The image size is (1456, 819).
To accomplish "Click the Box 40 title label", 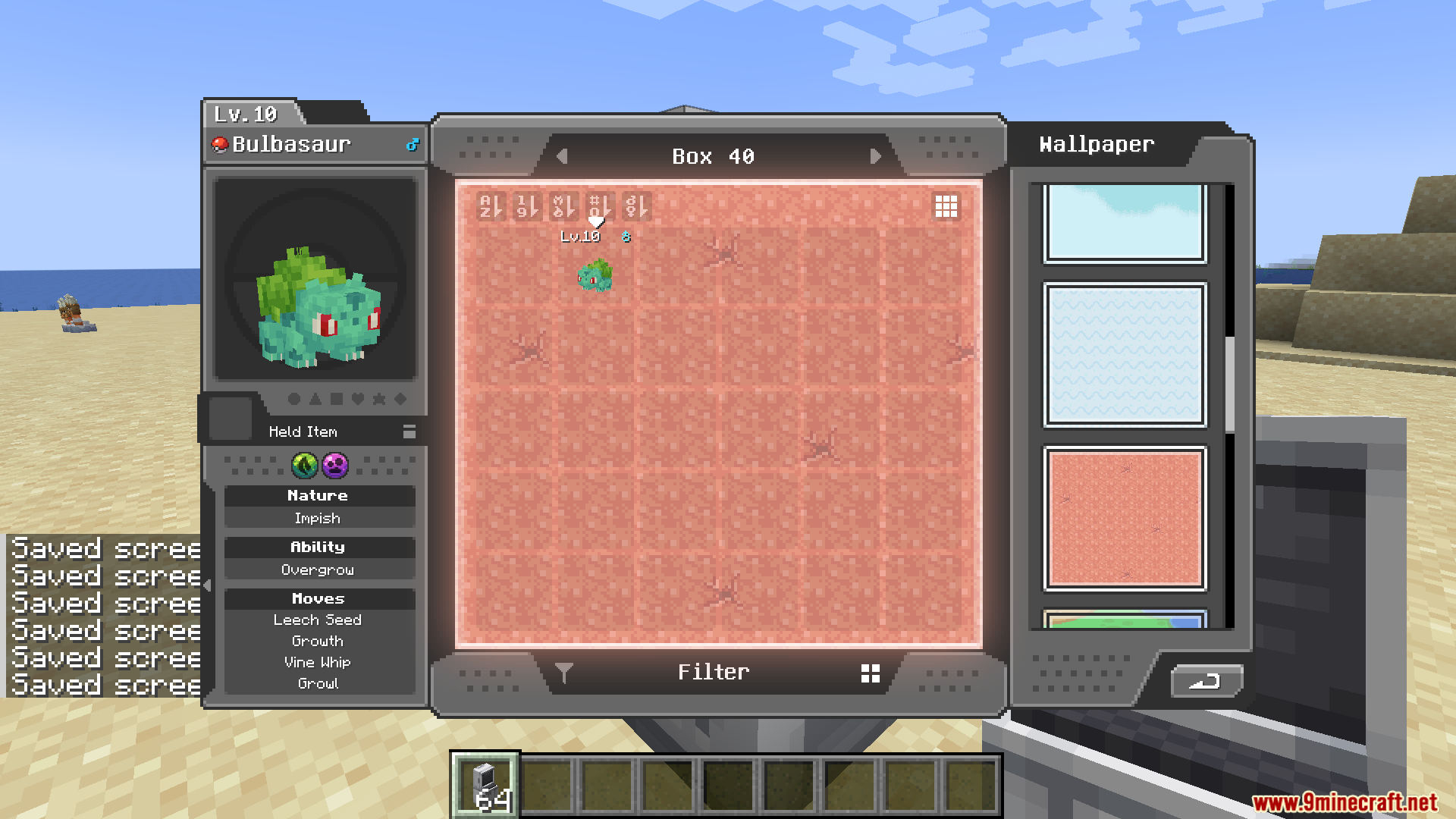I will [714, 156].
